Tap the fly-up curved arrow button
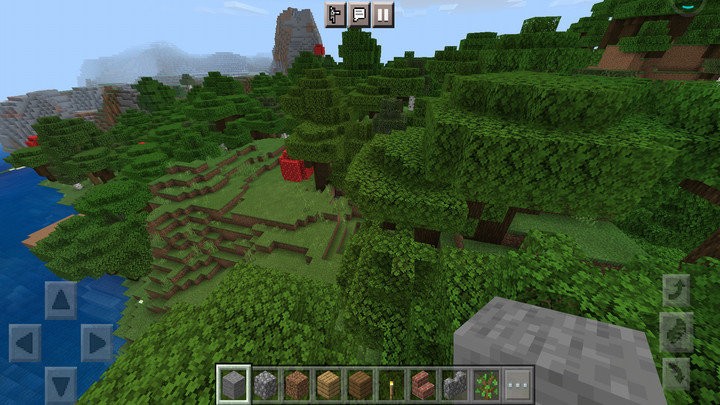The width and height of the screenshot is (720, 405). point(676,291)
